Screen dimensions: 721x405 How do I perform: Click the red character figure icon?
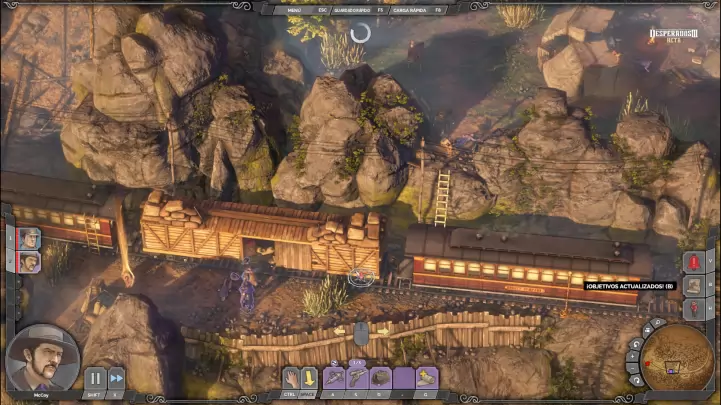tap(695, 308)
